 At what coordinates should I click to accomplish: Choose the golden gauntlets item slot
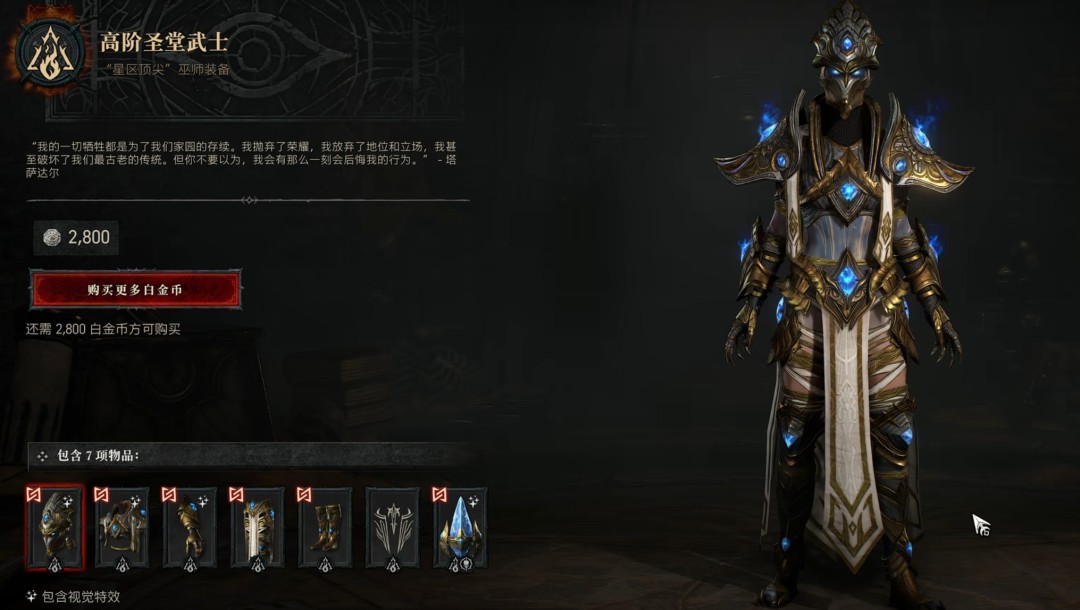190,527
